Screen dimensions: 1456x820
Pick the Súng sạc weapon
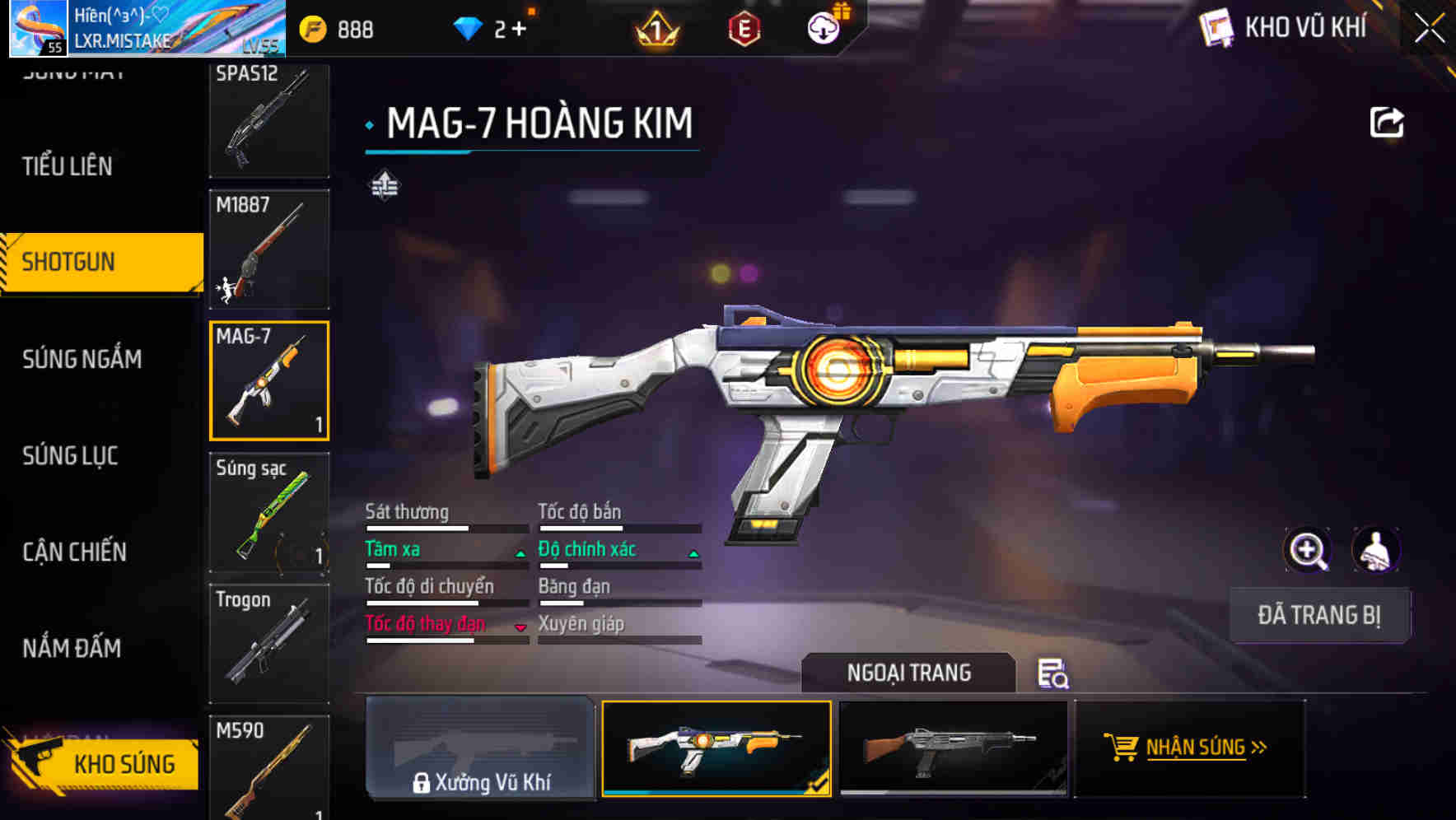(269, 512)
